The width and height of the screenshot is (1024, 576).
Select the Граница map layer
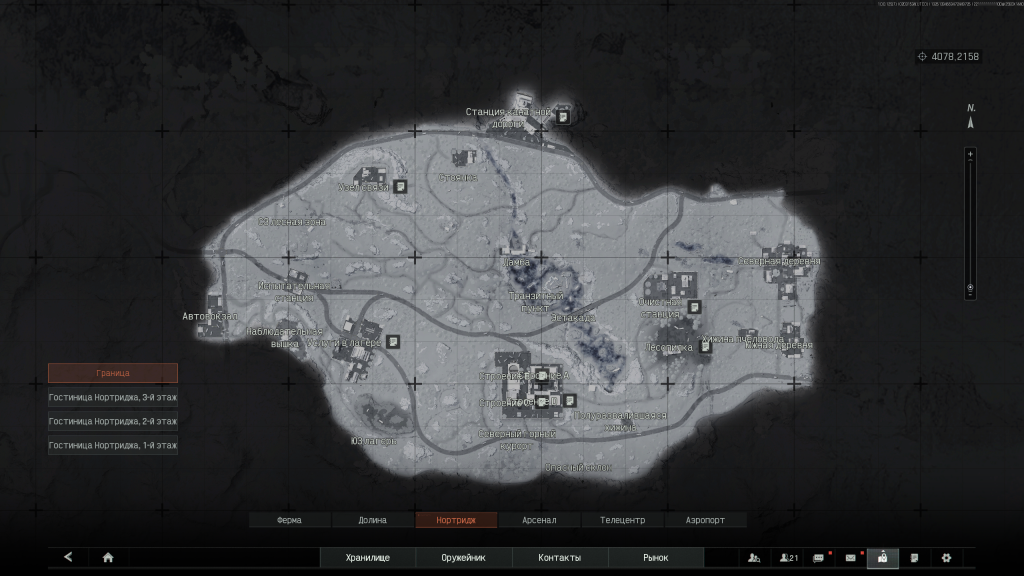pyautogui.click(x=113, y=373)
